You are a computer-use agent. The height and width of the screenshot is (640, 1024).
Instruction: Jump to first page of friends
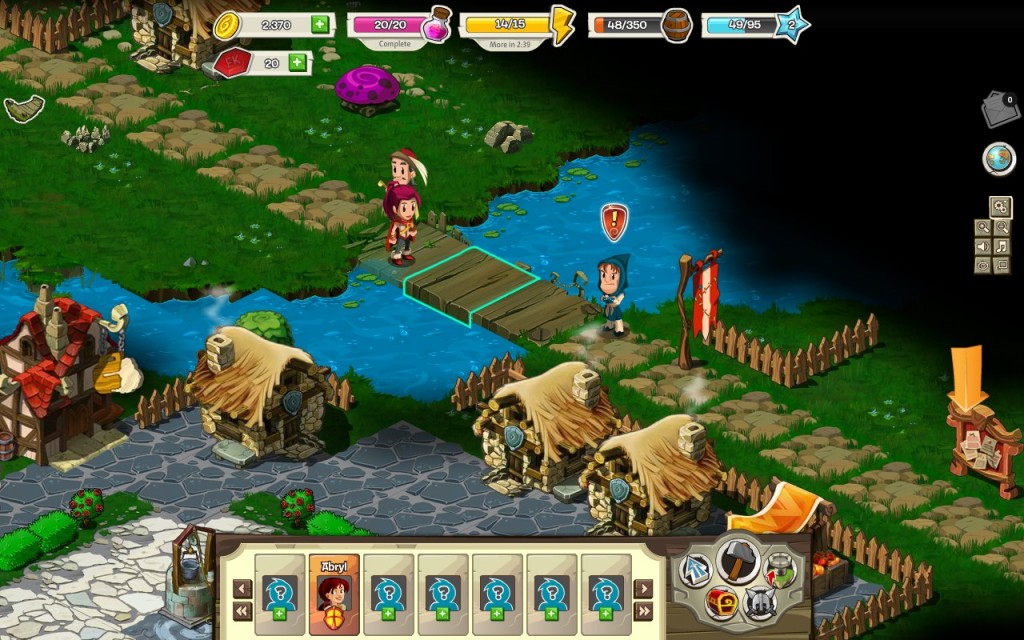[x=242, y=611]
